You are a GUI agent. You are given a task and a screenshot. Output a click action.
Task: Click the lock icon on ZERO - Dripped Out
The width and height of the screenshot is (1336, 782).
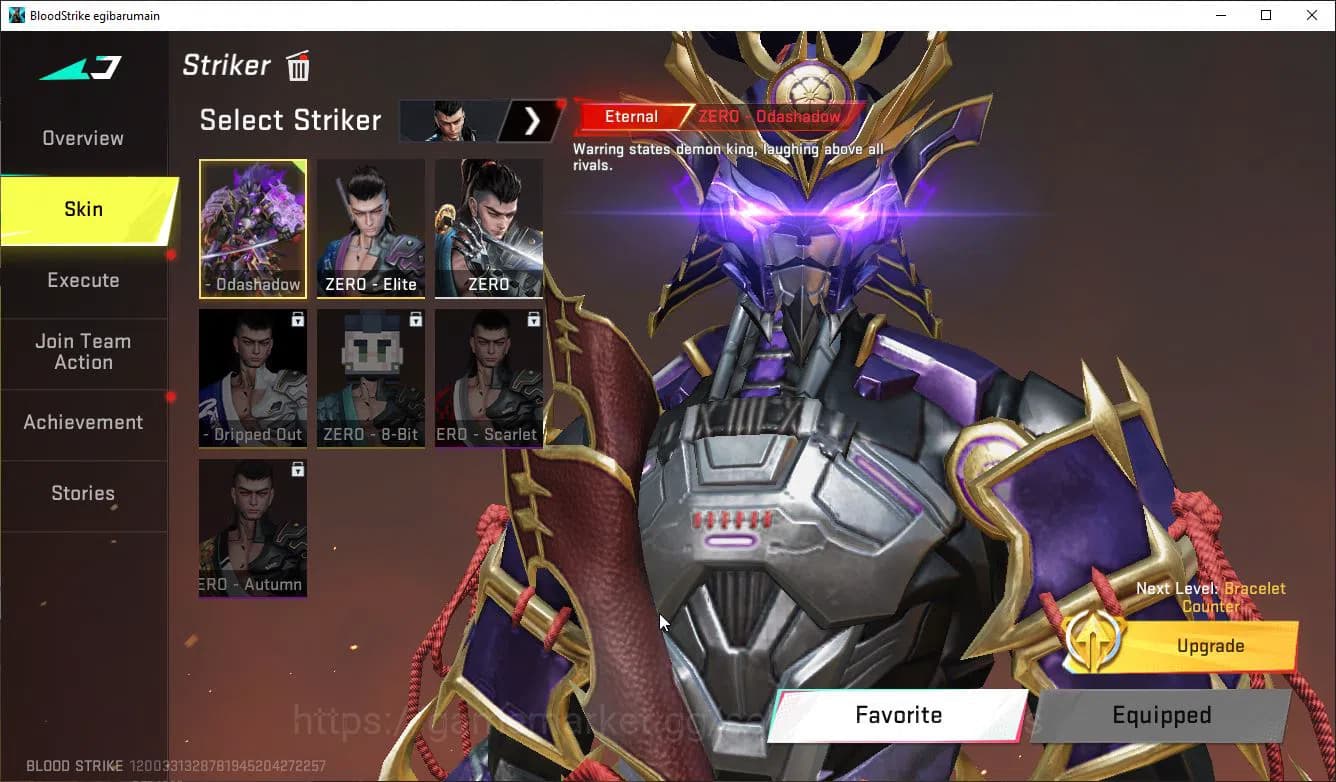point(298,318)
